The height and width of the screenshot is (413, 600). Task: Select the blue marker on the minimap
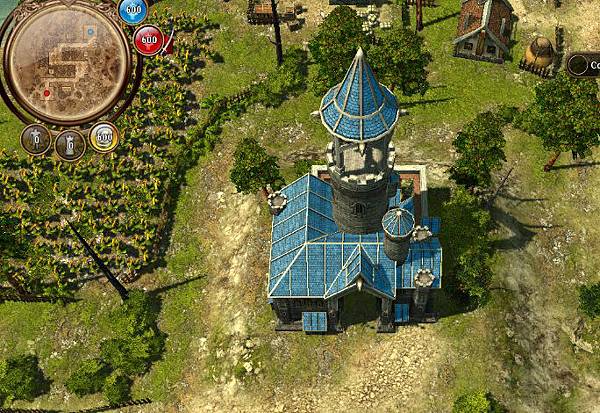(91, 32)
